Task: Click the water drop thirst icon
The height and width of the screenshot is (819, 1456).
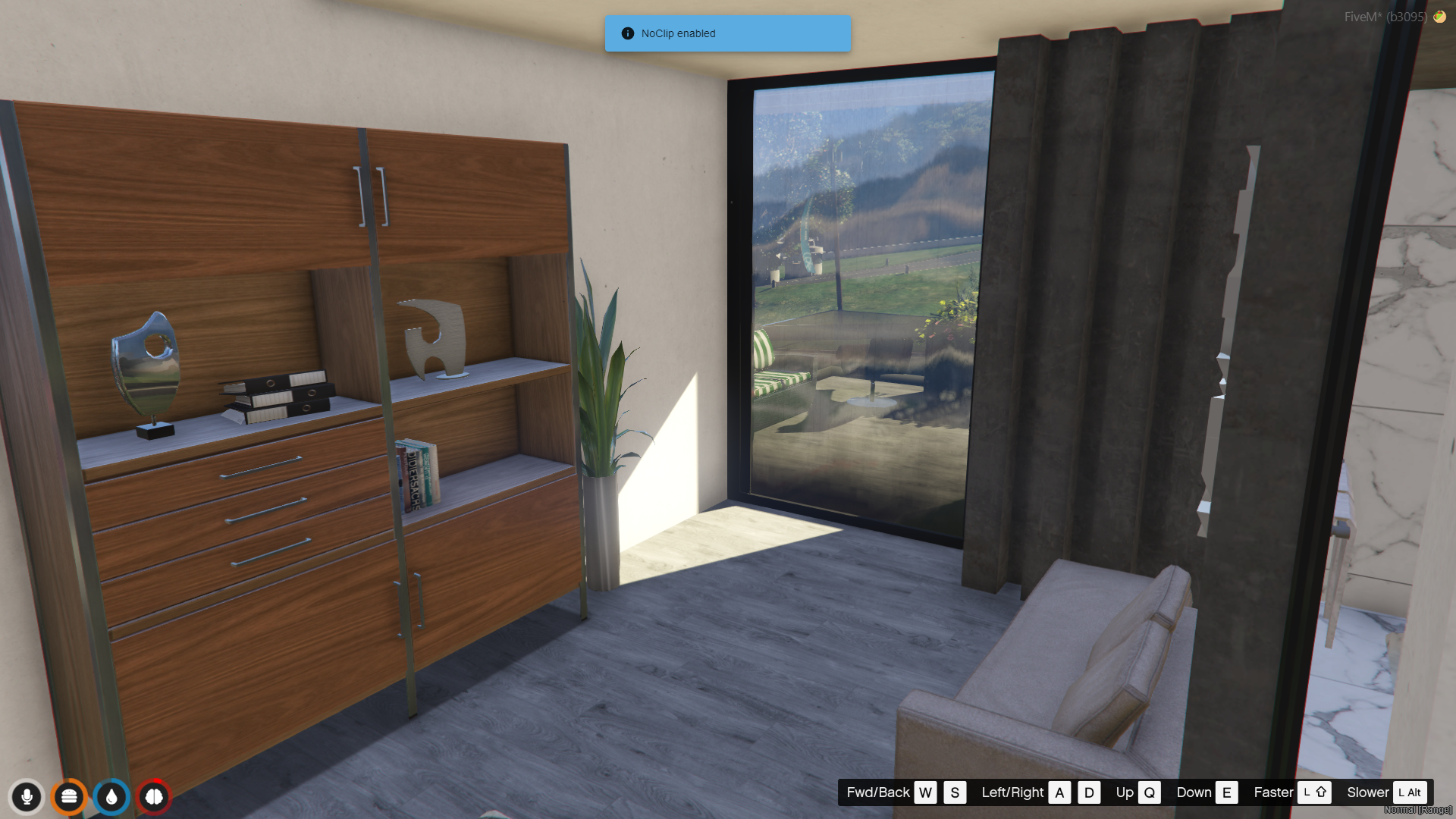Action: click(x=111, y=797)
